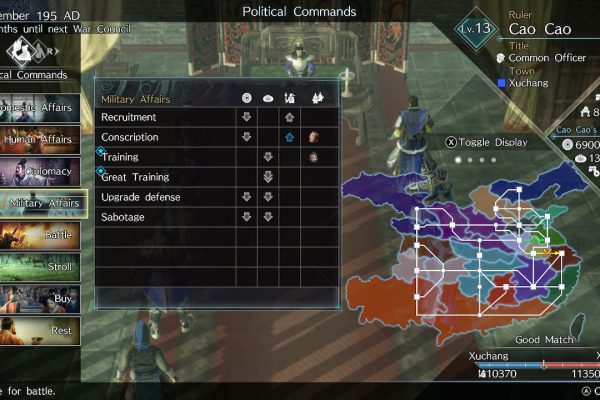This screenshot has height=400, width=600.
Task: Open the Buy menu
Action: 40,298
